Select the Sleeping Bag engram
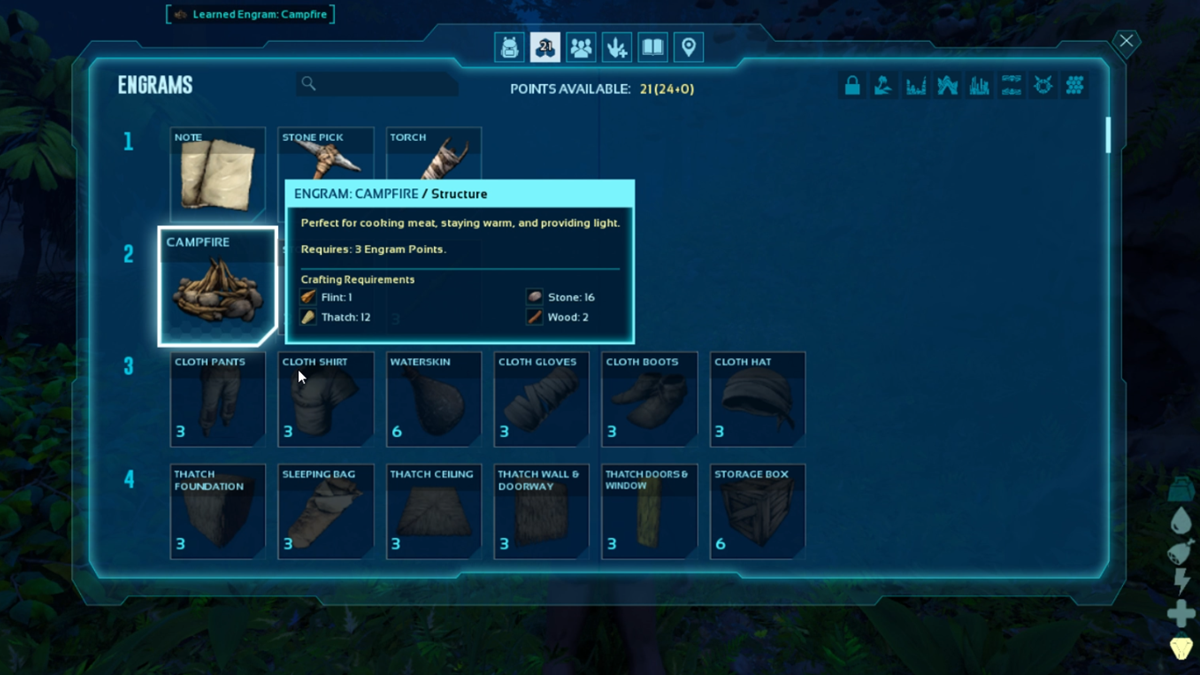 326,510
